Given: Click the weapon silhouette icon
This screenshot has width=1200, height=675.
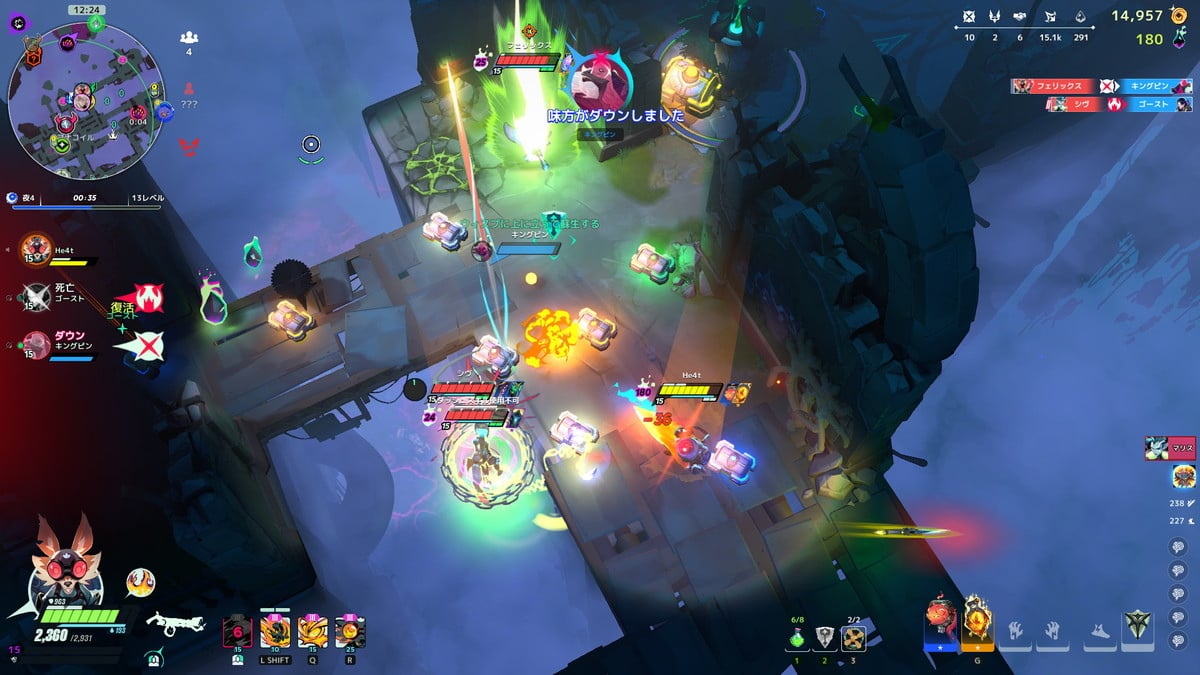Looking at the screenshot, I should (x=175, y=623).
